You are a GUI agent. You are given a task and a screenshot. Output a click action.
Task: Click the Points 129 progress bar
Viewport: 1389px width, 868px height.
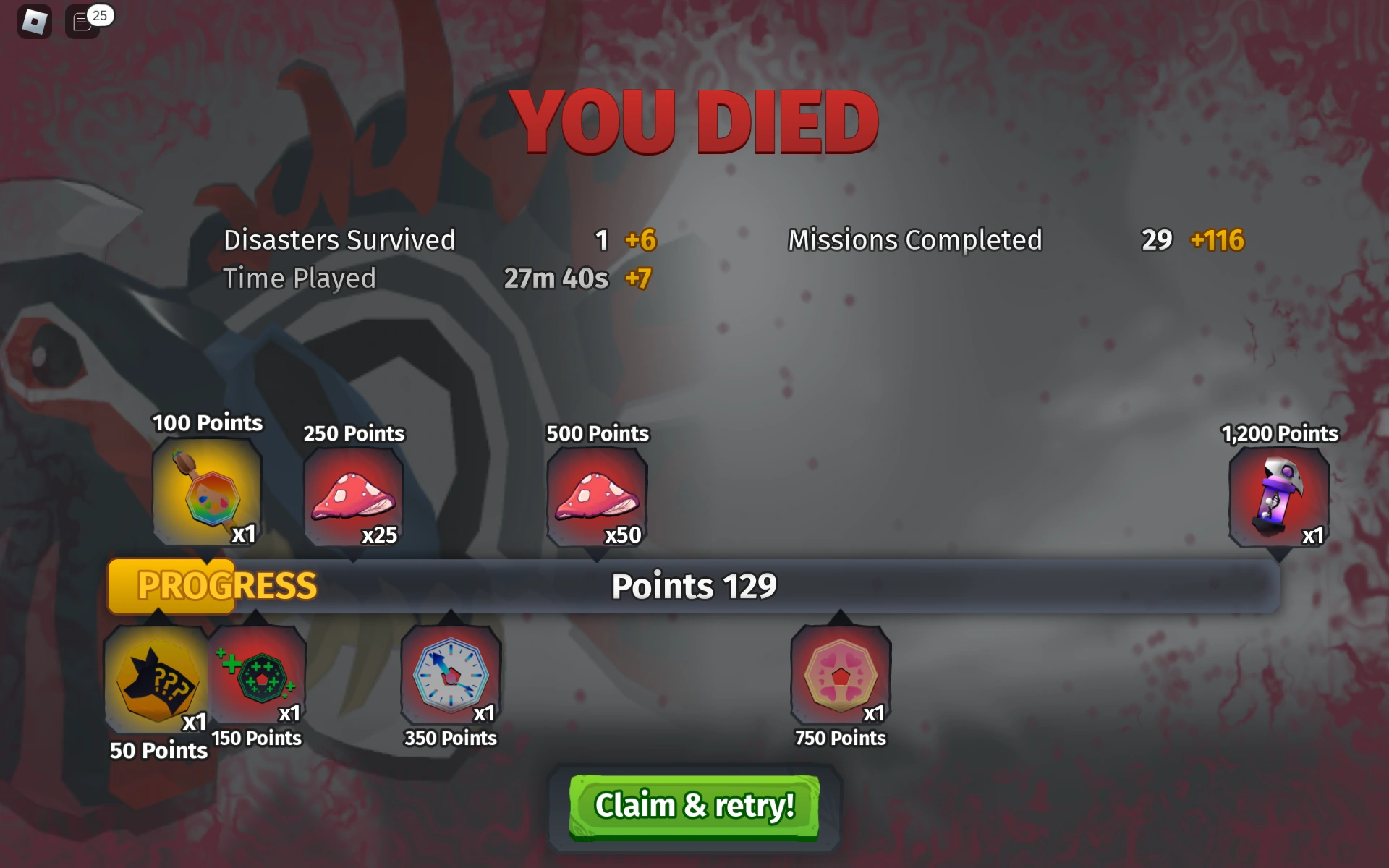tap(693, 586)
